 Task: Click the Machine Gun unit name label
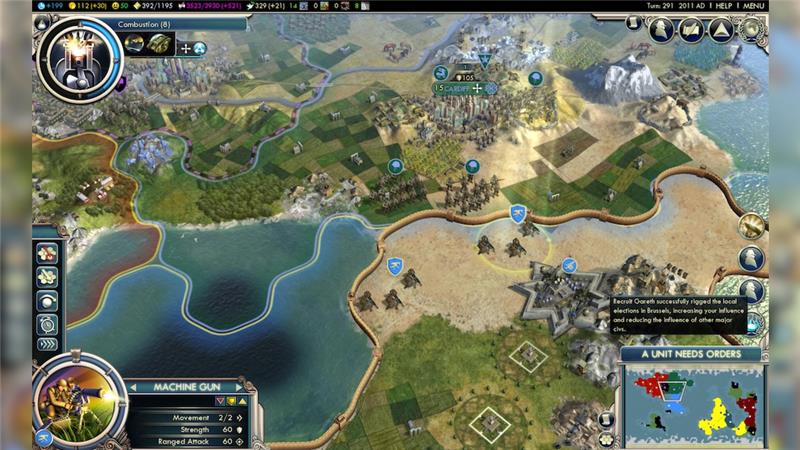185,387
